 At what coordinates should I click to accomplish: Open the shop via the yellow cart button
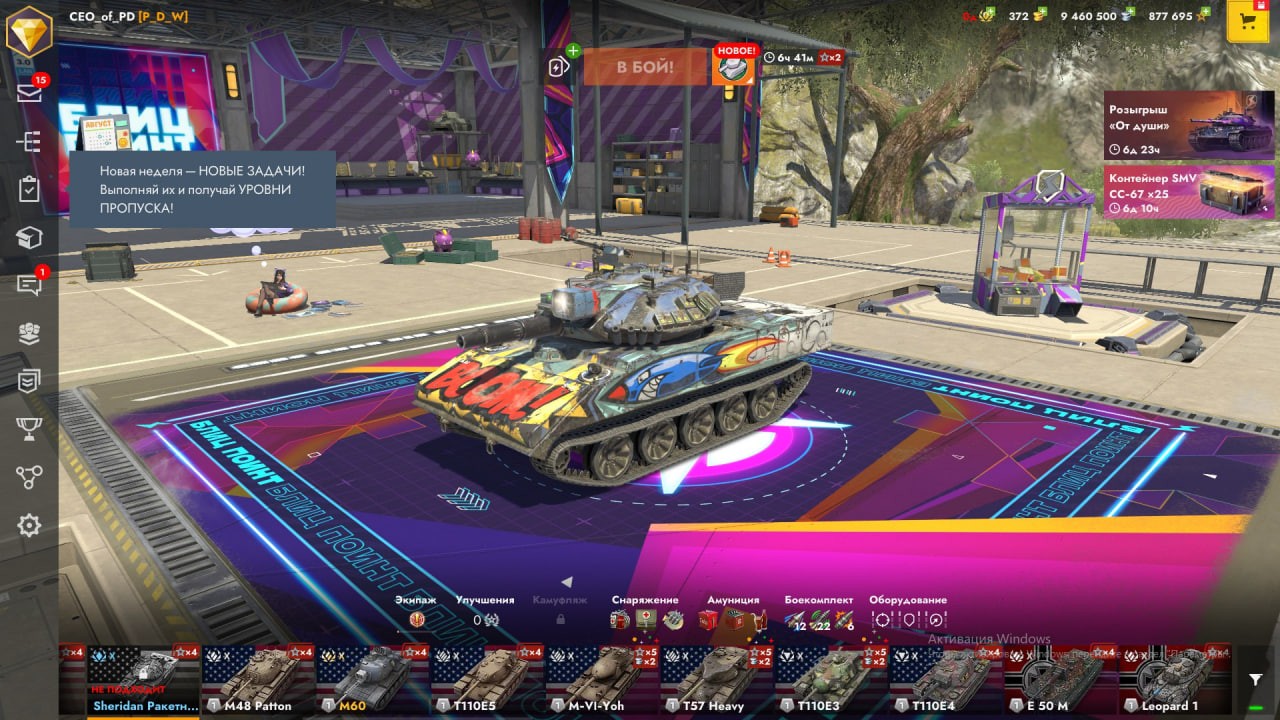point(1247,22)
